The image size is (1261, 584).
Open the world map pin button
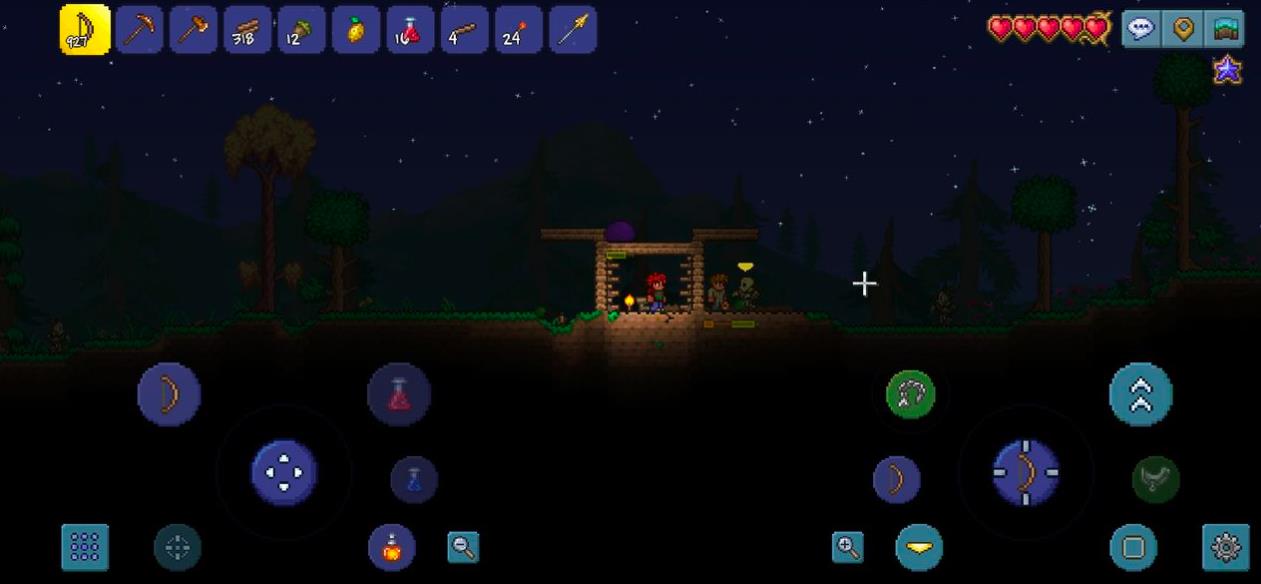1184,29
